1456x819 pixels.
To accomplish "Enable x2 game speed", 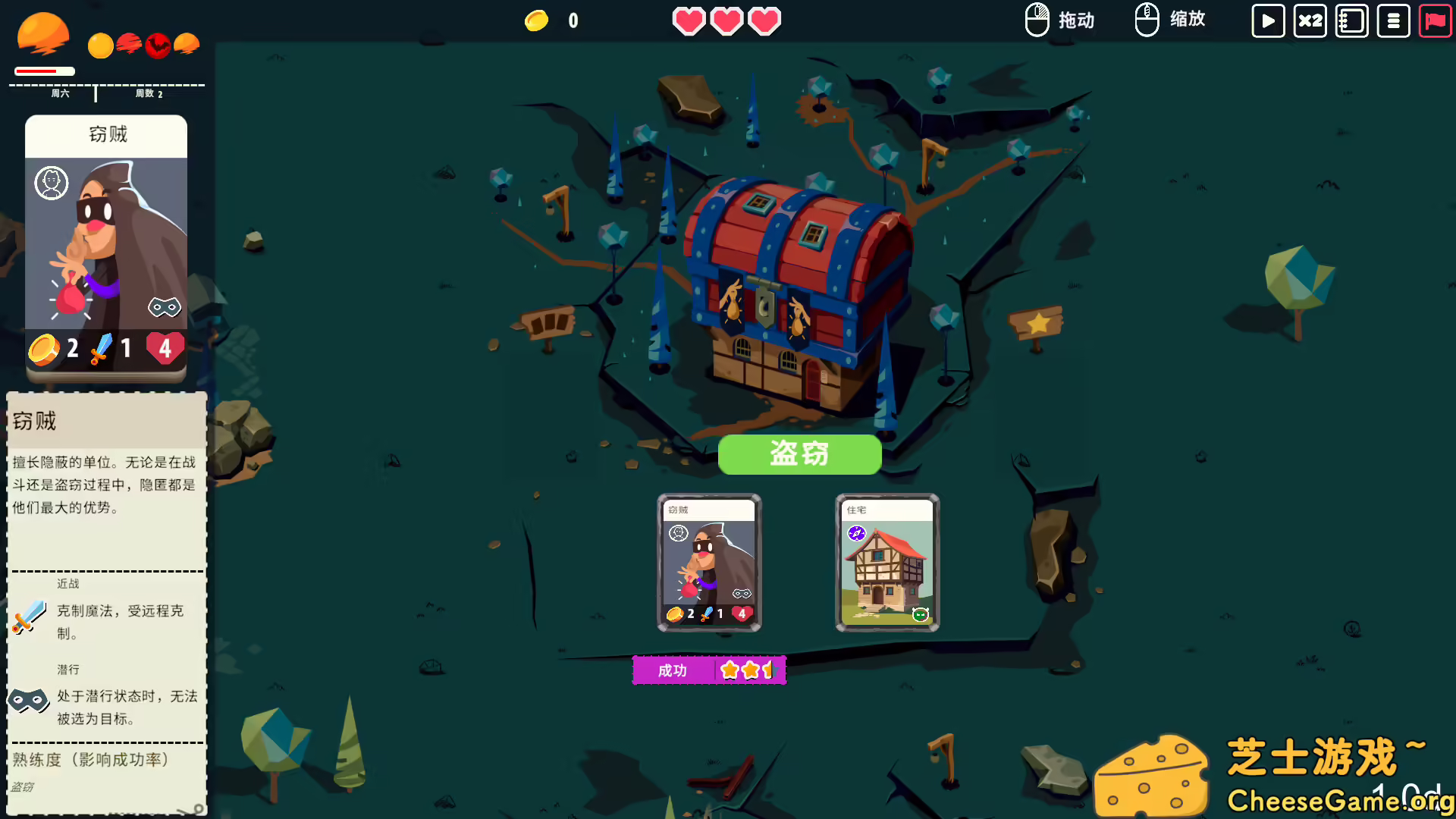I will (x=1310, y=21).
